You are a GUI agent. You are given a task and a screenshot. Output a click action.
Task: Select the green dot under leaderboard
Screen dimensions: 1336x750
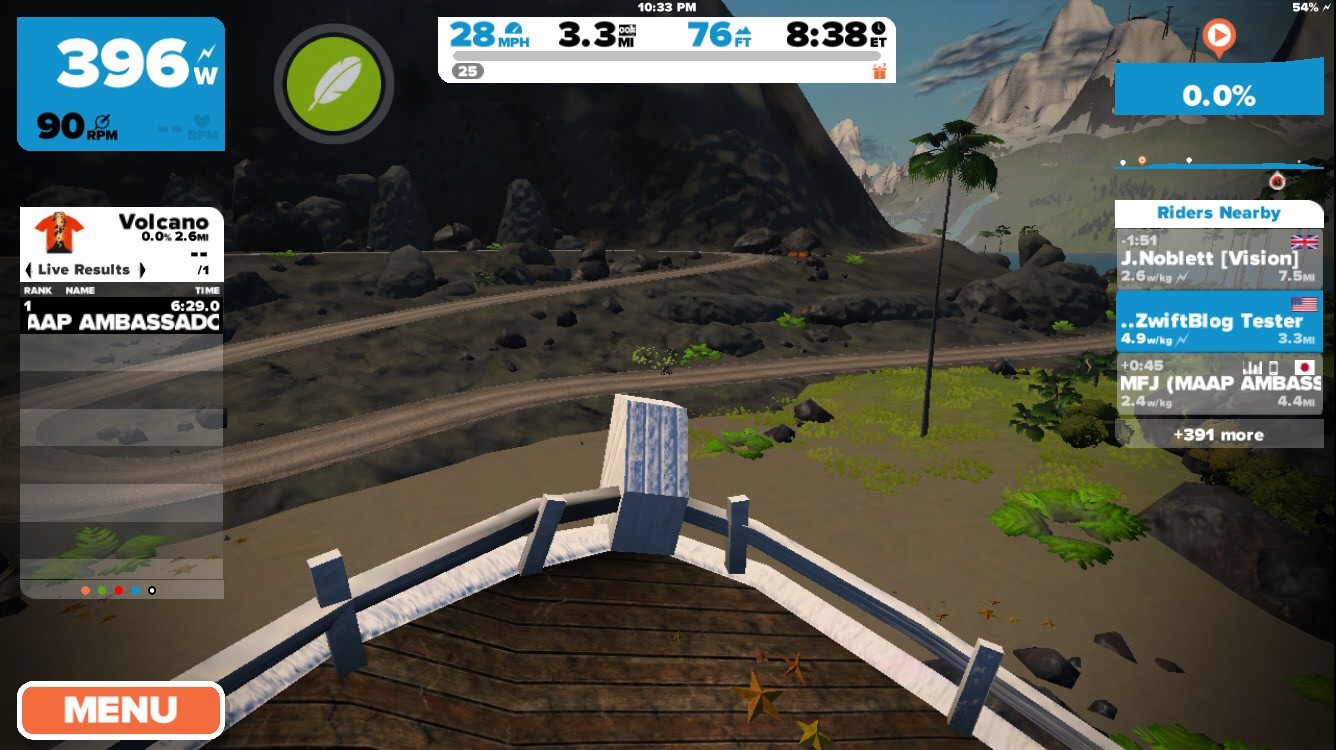pyautogui.click(x=102, y=591)
